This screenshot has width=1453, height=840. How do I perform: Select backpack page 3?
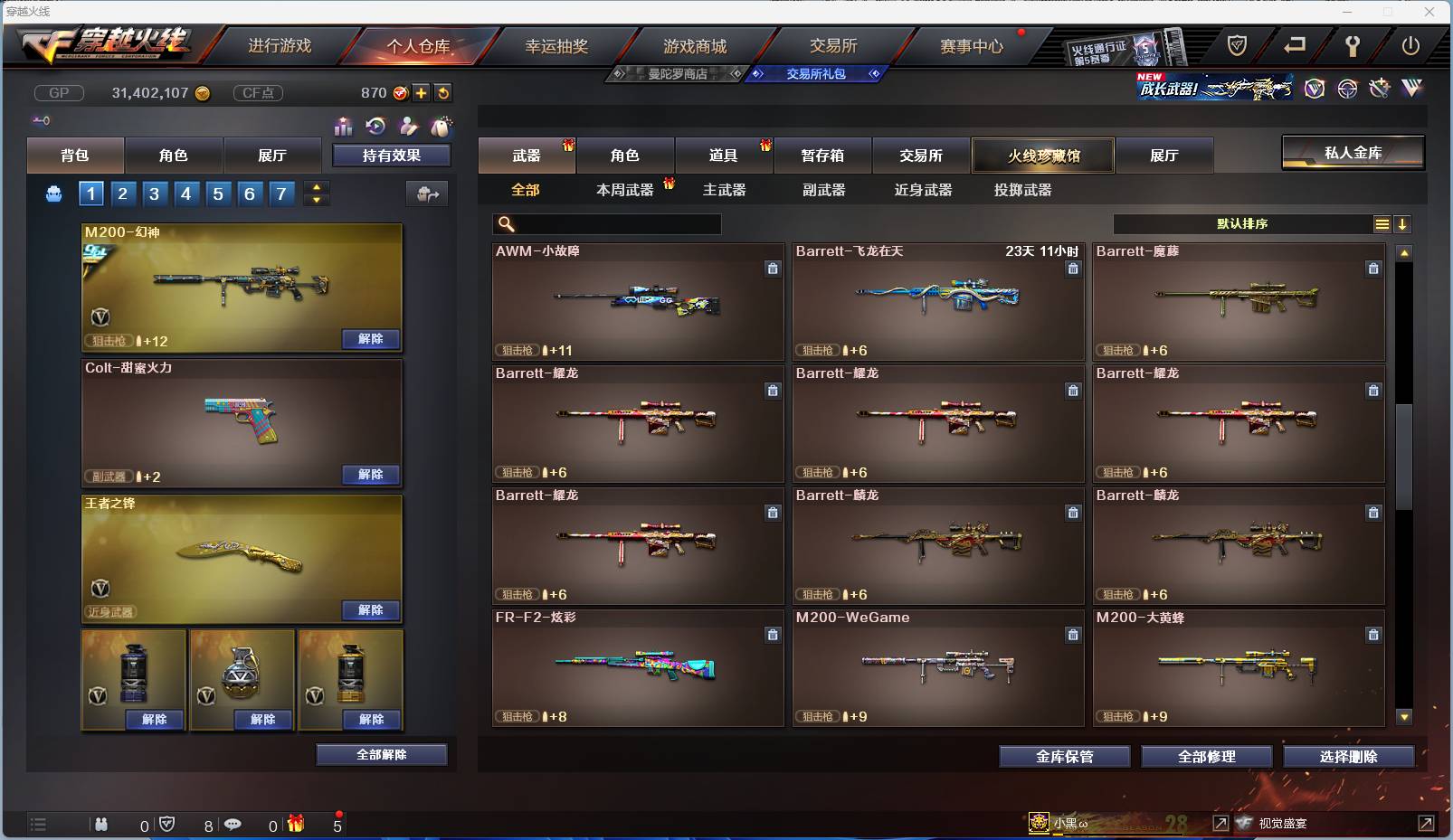[154, 193]
